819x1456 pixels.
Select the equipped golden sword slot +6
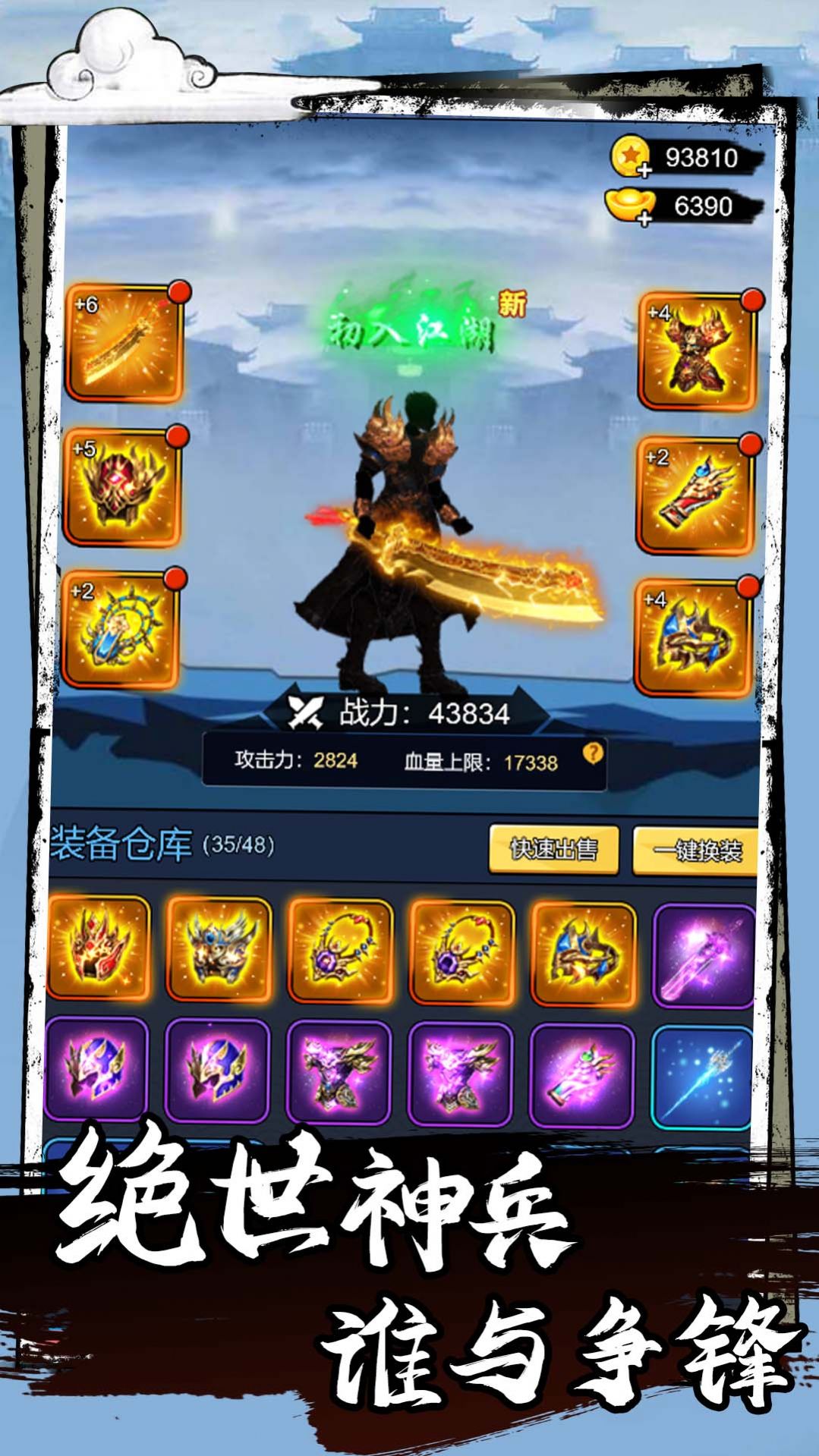coord(124,344)
